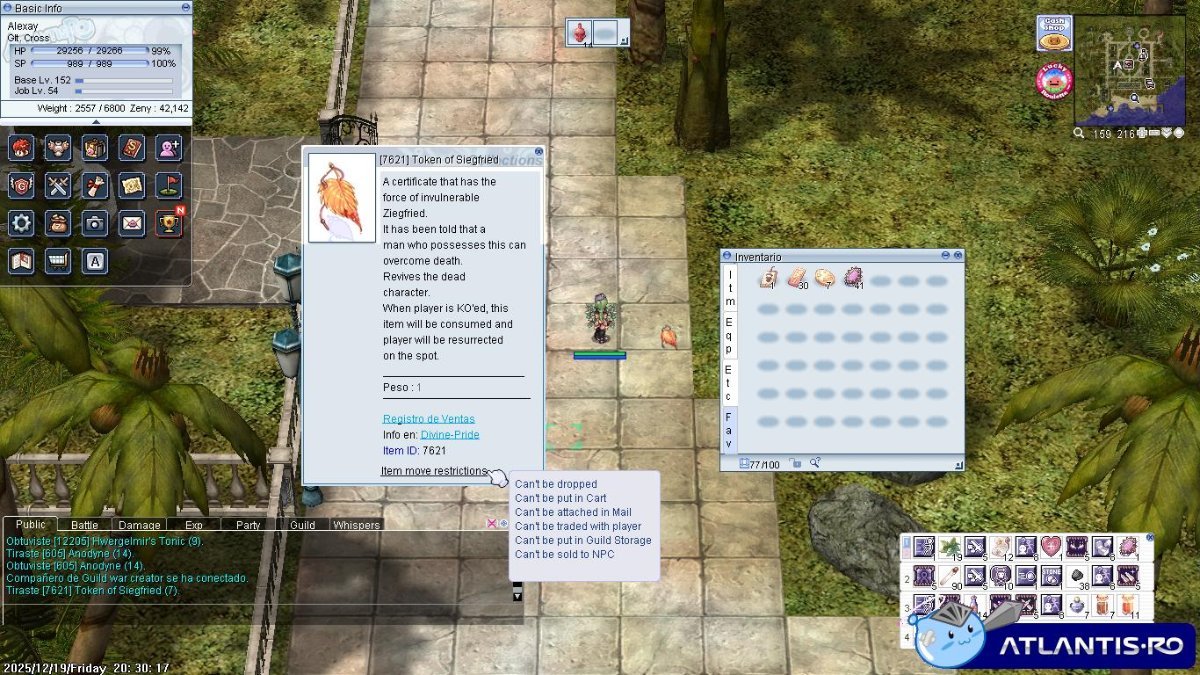This screenshot has height=675, width=1200.
Task: Select the inventory item stack of 30
Action: [797, 279]
